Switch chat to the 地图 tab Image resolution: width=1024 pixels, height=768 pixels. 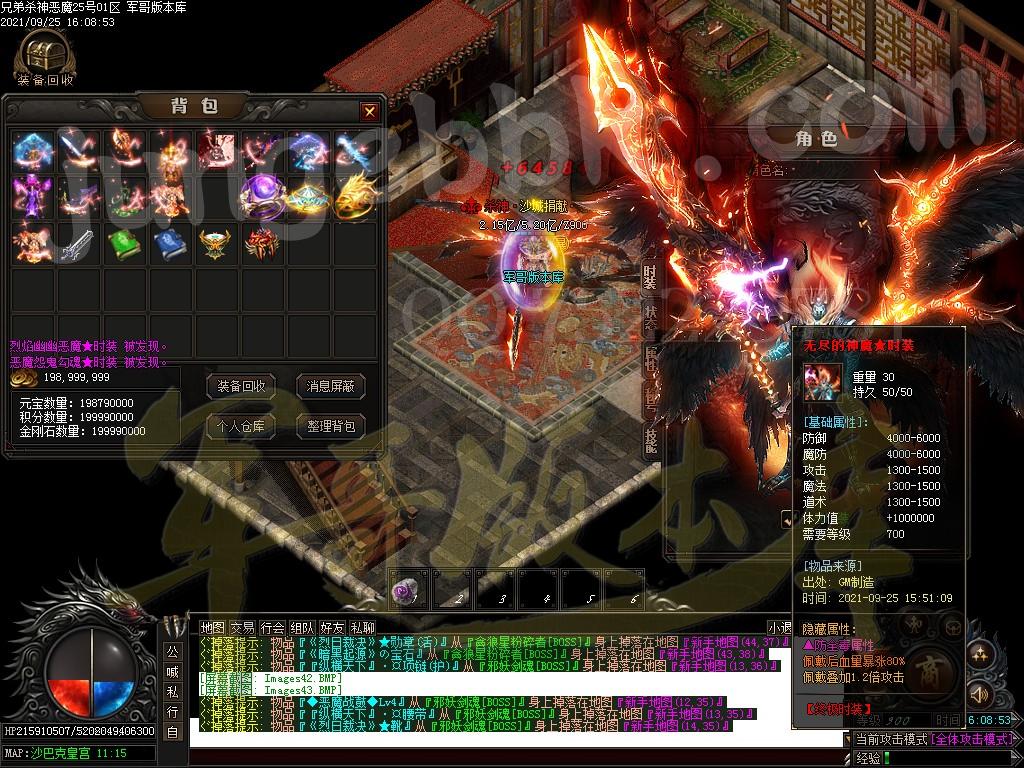pos(213,627)
